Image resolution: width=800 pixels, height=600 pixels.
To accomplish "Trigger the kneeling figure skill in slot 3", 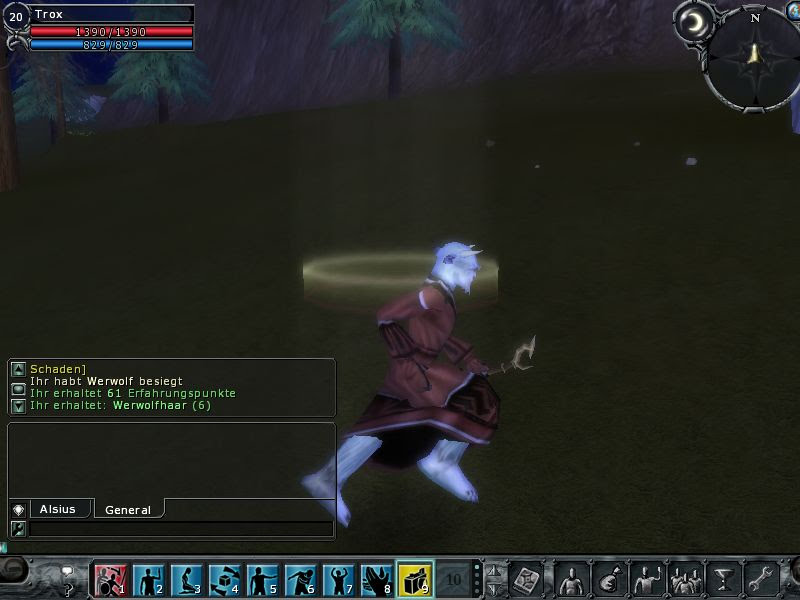I will tap(185, 579).
